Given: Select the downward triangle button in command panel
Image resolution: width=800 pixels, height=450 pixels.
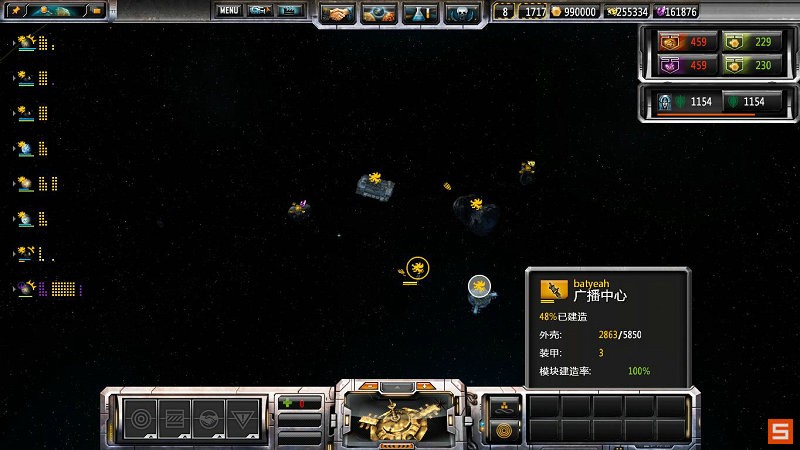Looking at the screenshot, I should [x=241, y=416].
